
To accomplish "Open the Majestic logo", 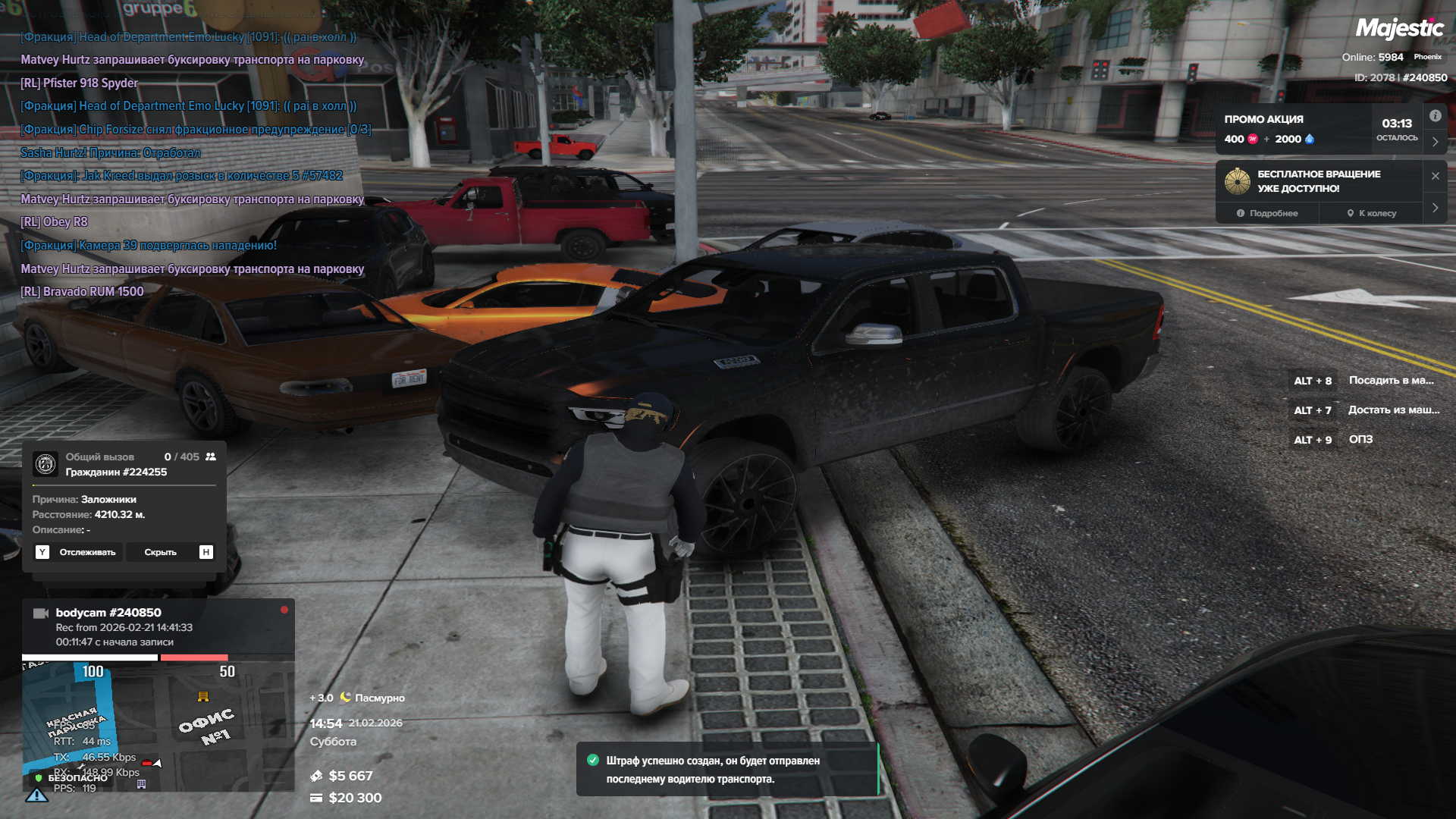I will tap(1399, 29).
